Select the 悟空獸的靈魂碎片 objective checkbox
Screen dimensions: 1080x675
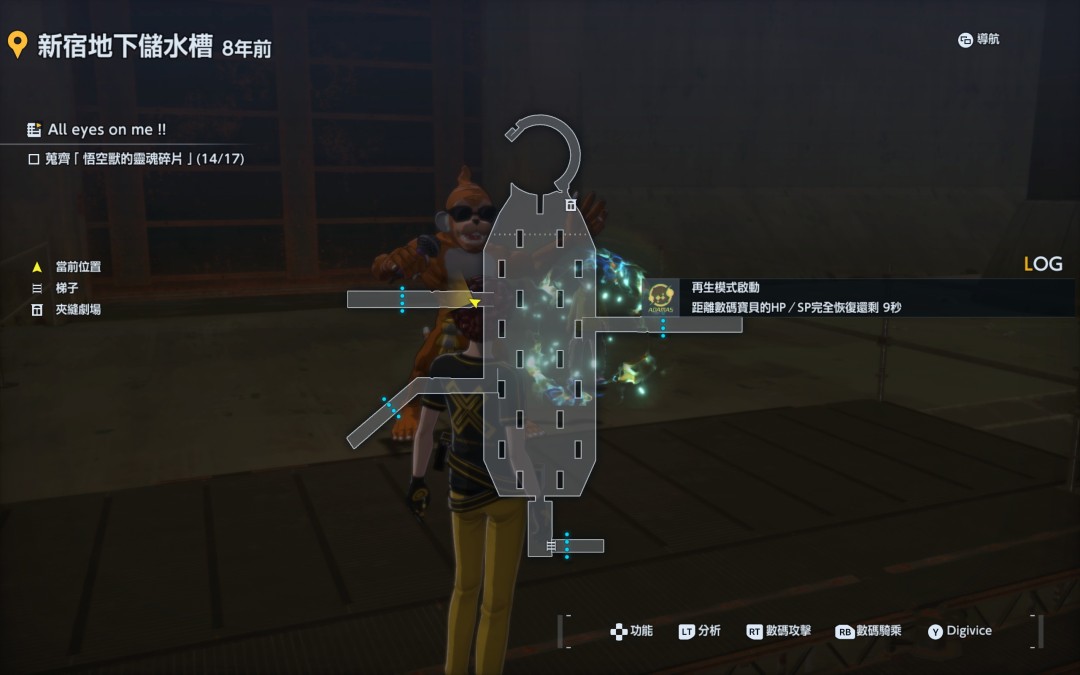tap(34, 158)
